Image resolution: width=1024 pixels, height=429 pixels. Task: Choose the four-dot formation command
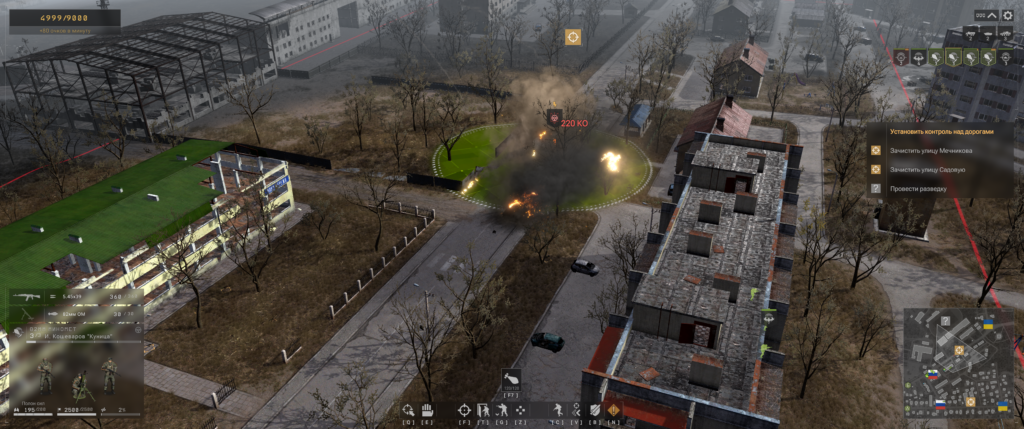pos(521,409)
